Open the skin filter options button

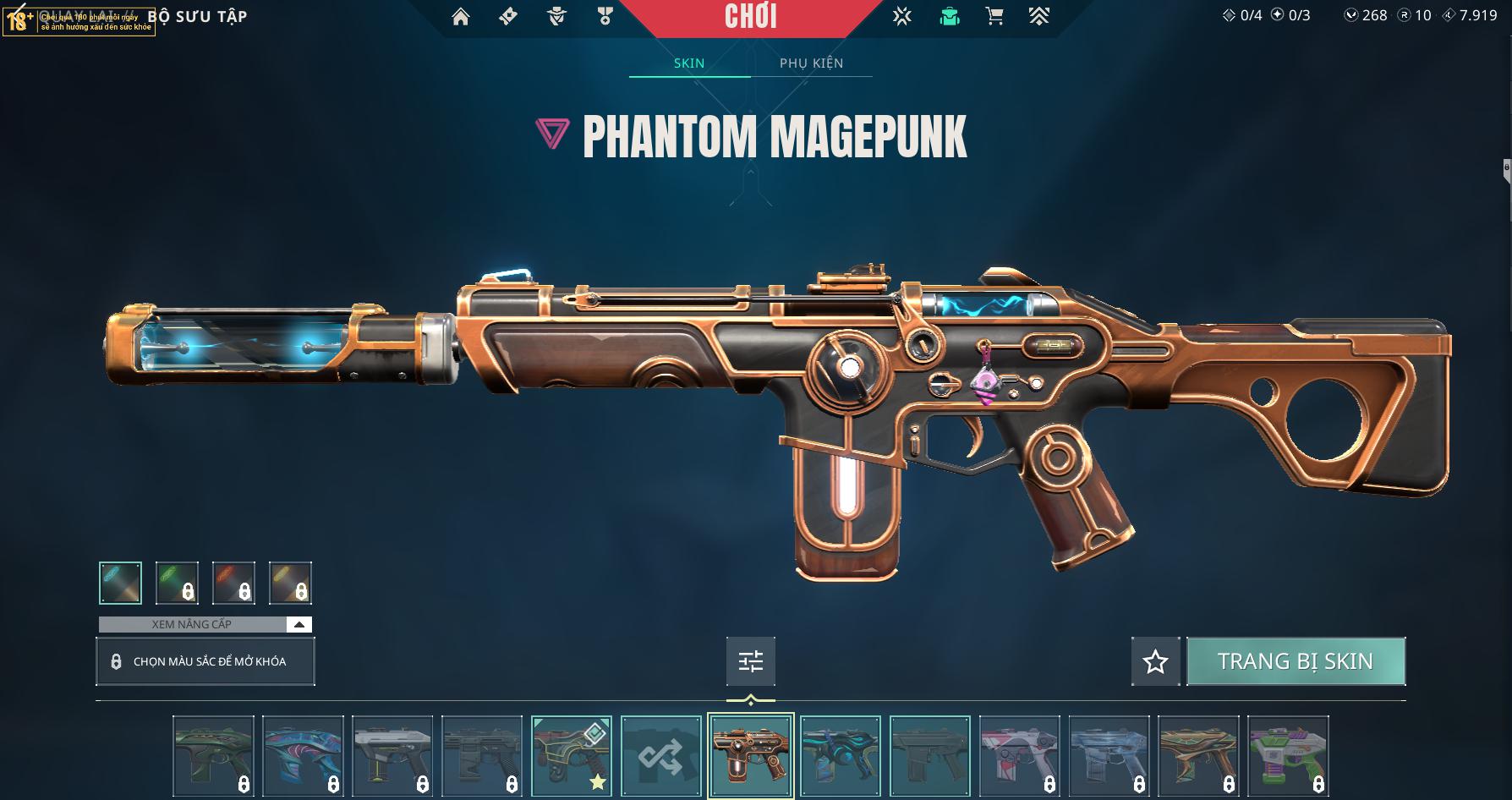coord(750,661)
